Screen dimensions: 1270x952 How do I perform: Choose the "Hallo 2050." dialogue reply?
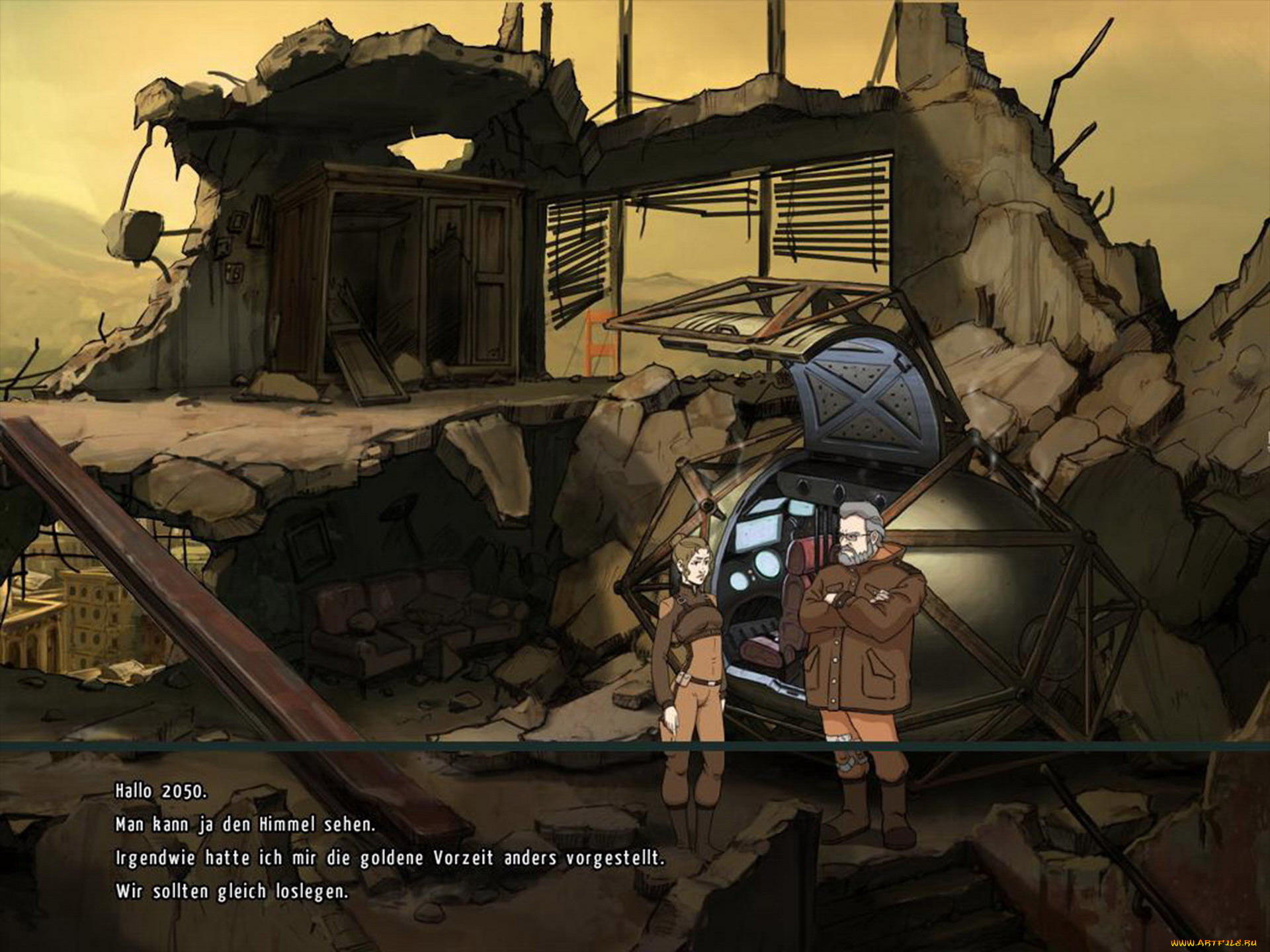click(x=161, y=791)
